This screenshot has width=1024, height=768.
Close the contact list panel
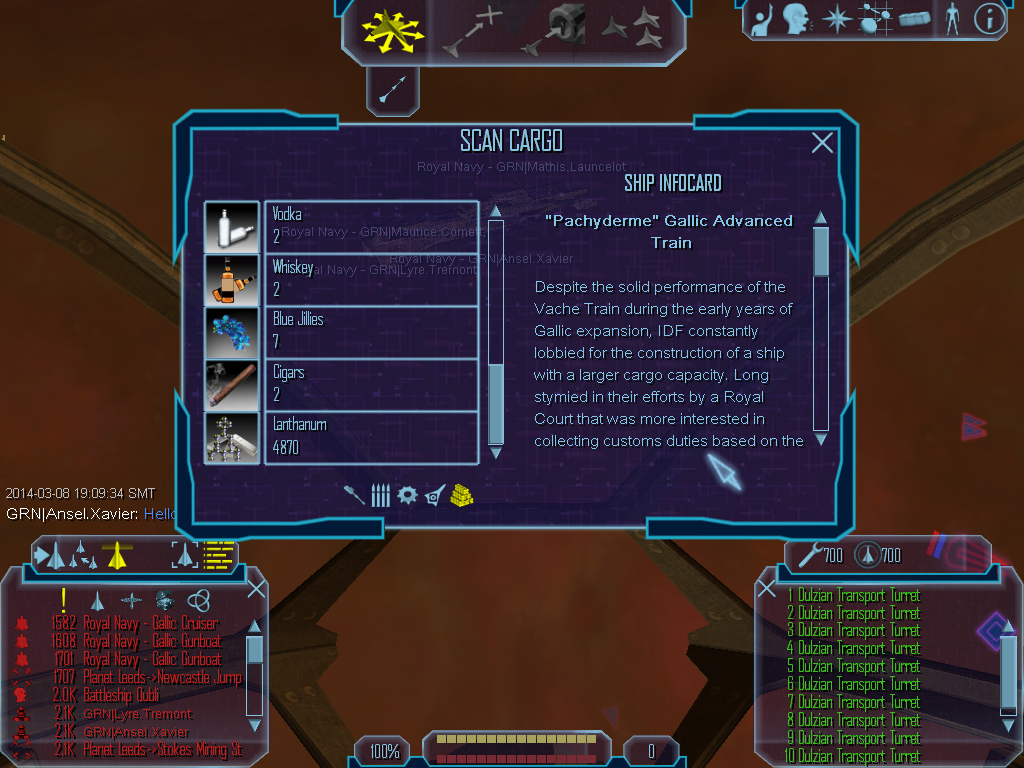tap(256, 589)
